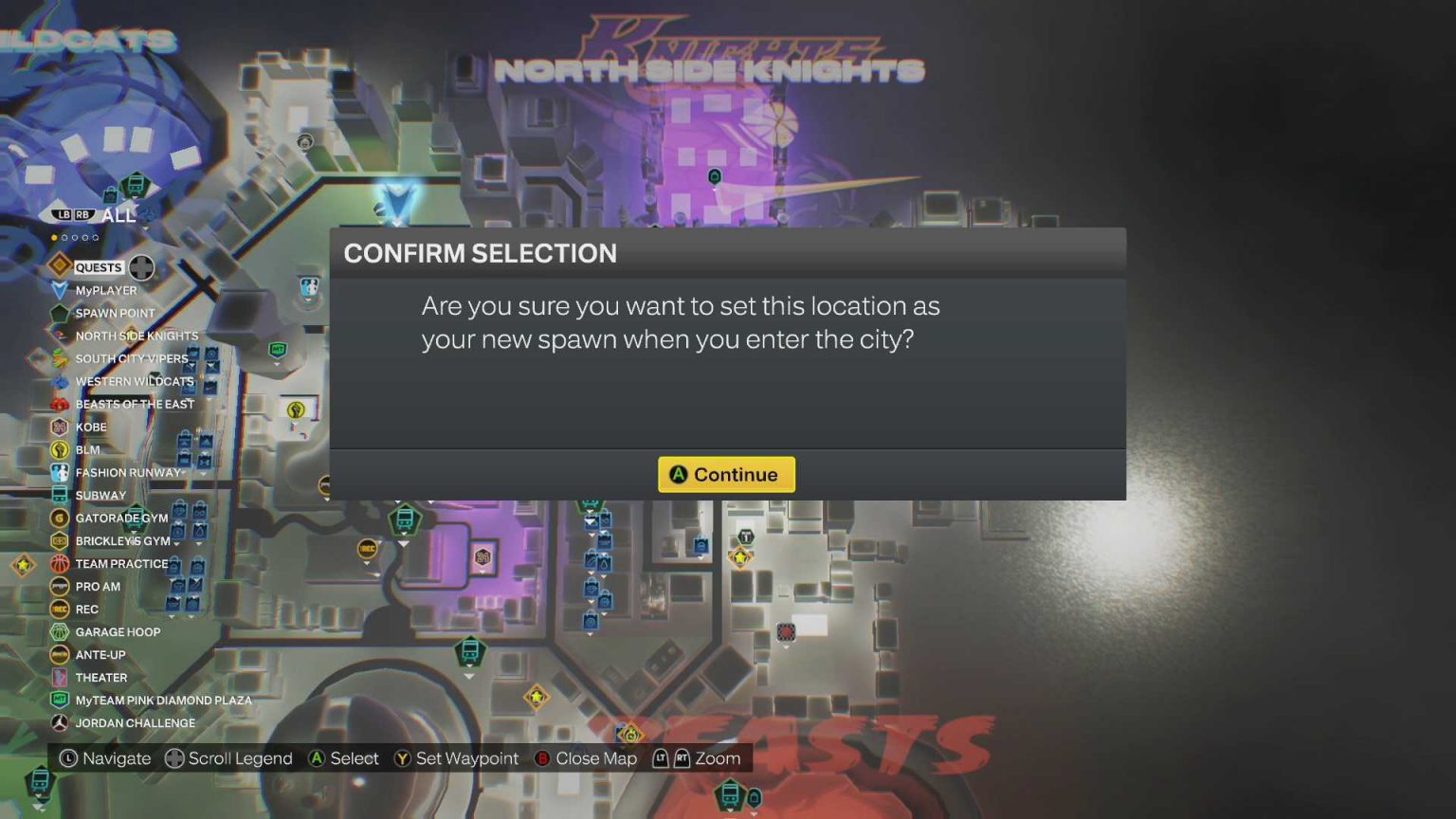
Task: Select the Gatorade Gym legend icon
Action: [61, 519]
